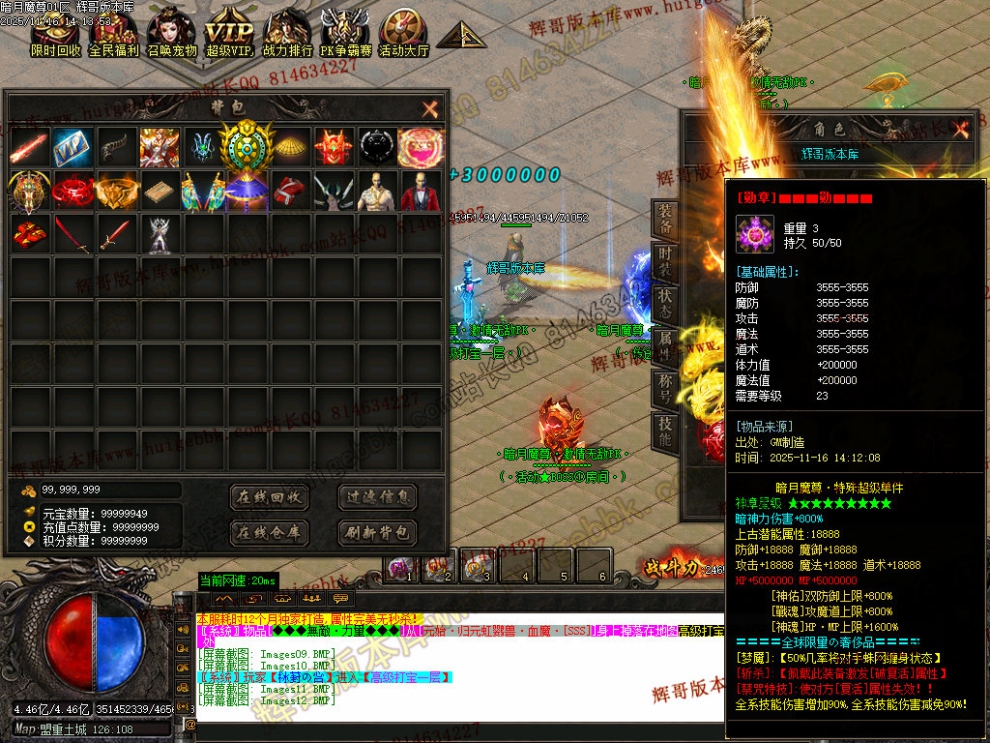Screen dimensions: 990x743
Task: Open the 在线仓库 online warehouse
Action: (x=269, y=532)
